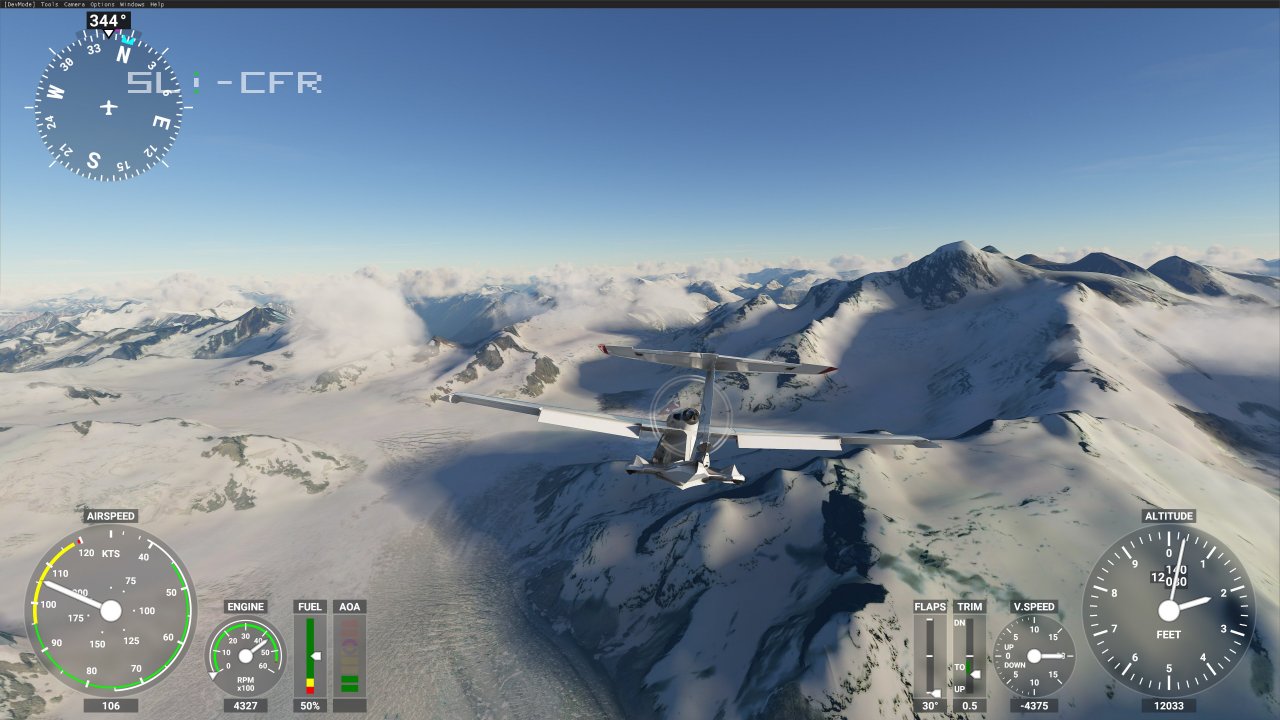Click the trim slider pointer near TO

click(x=976, y=674)
